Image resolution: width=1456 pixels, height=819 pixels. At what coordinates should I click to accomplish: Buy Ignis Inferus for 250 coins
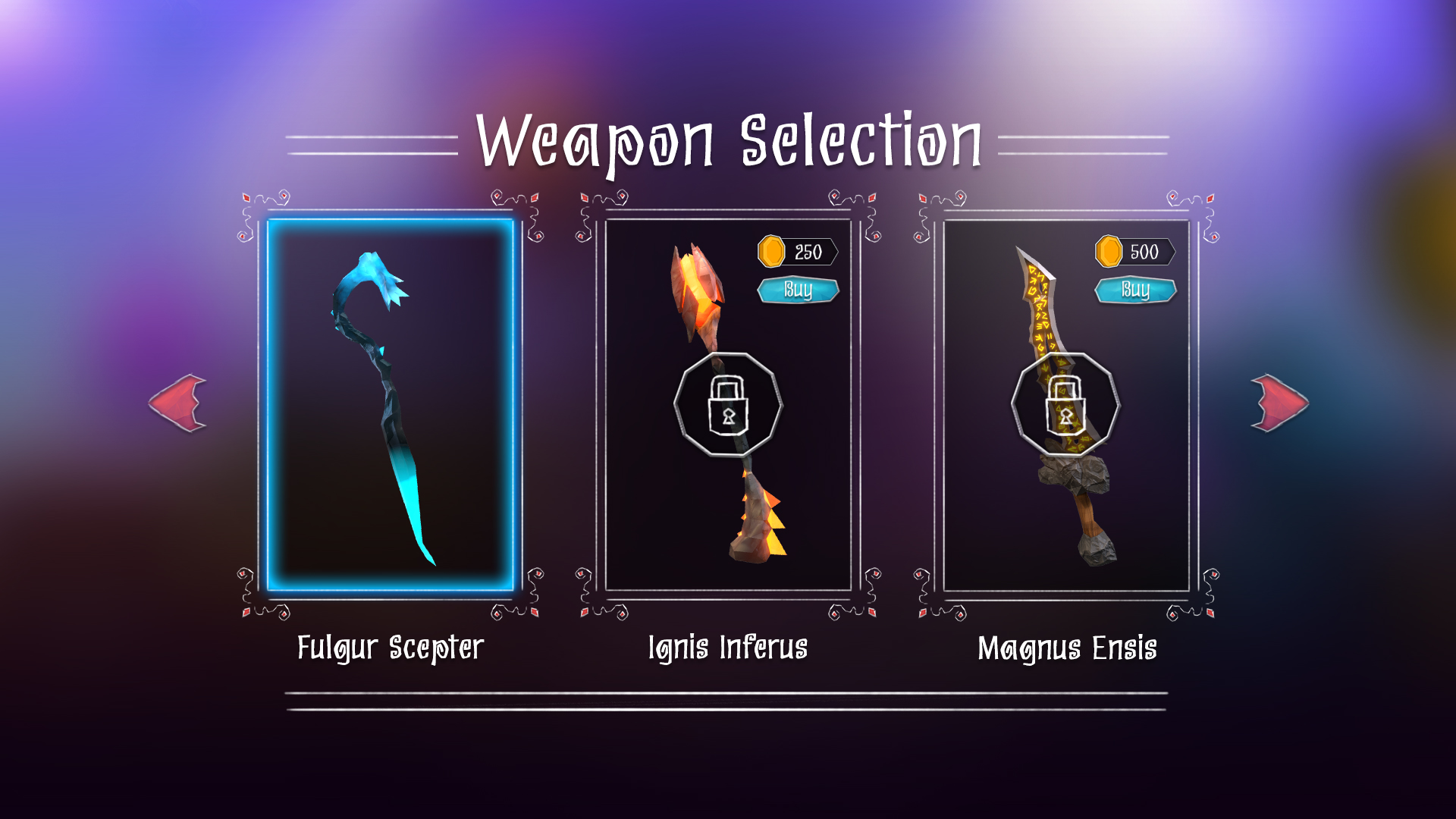(798, 290)
